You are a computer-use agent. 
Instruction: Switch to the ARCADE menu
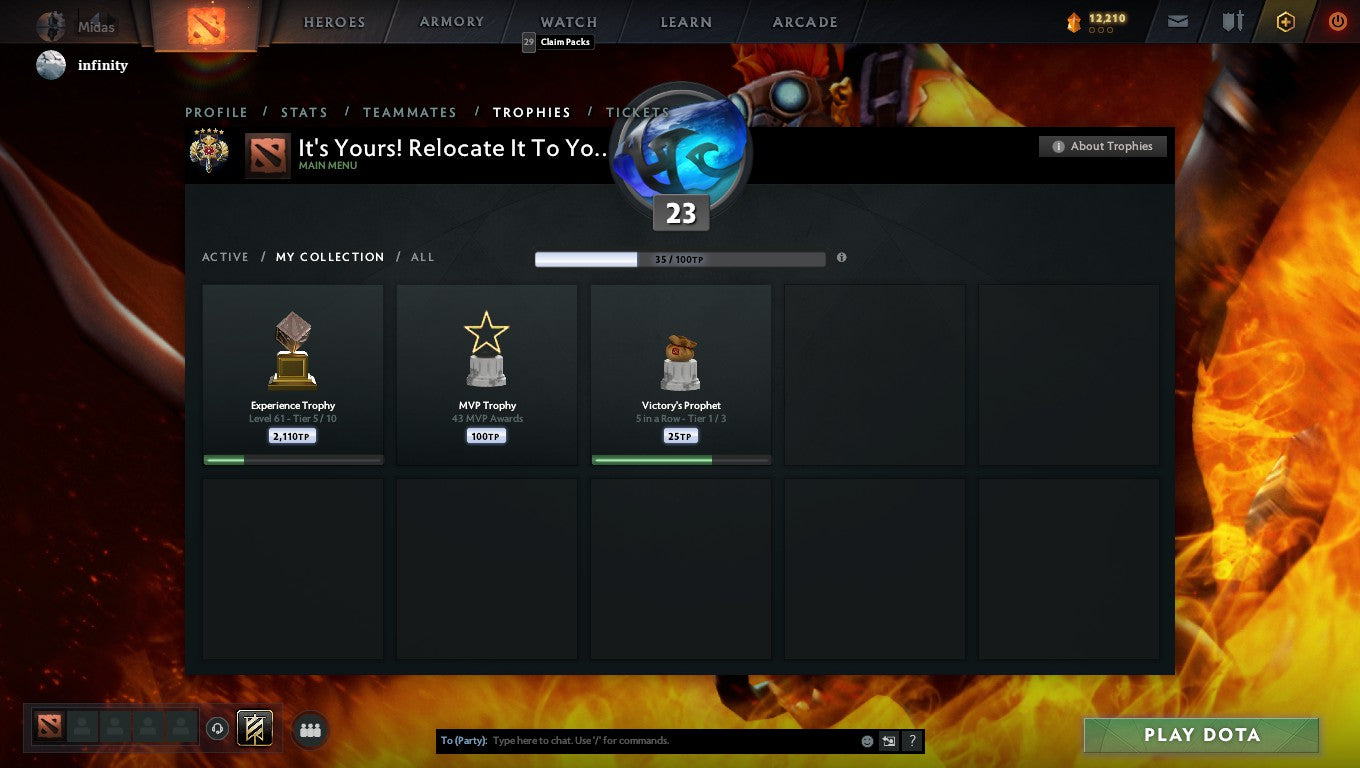click(x=803, y=21)
